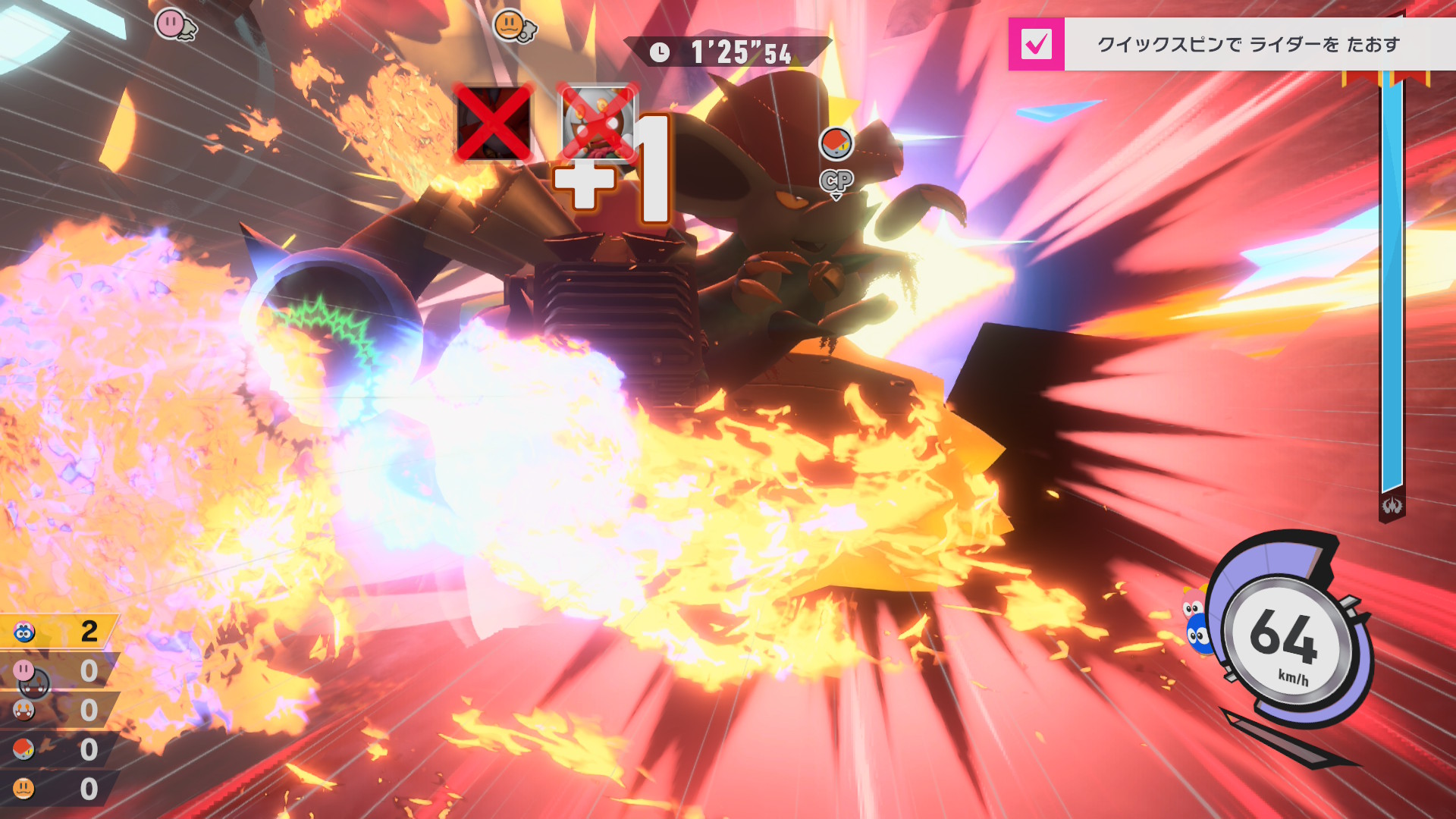The image size is (1456, 819).
Task: Click the red-hat CP rider marker
Action: pyautogui.click(x=836, y=144)
